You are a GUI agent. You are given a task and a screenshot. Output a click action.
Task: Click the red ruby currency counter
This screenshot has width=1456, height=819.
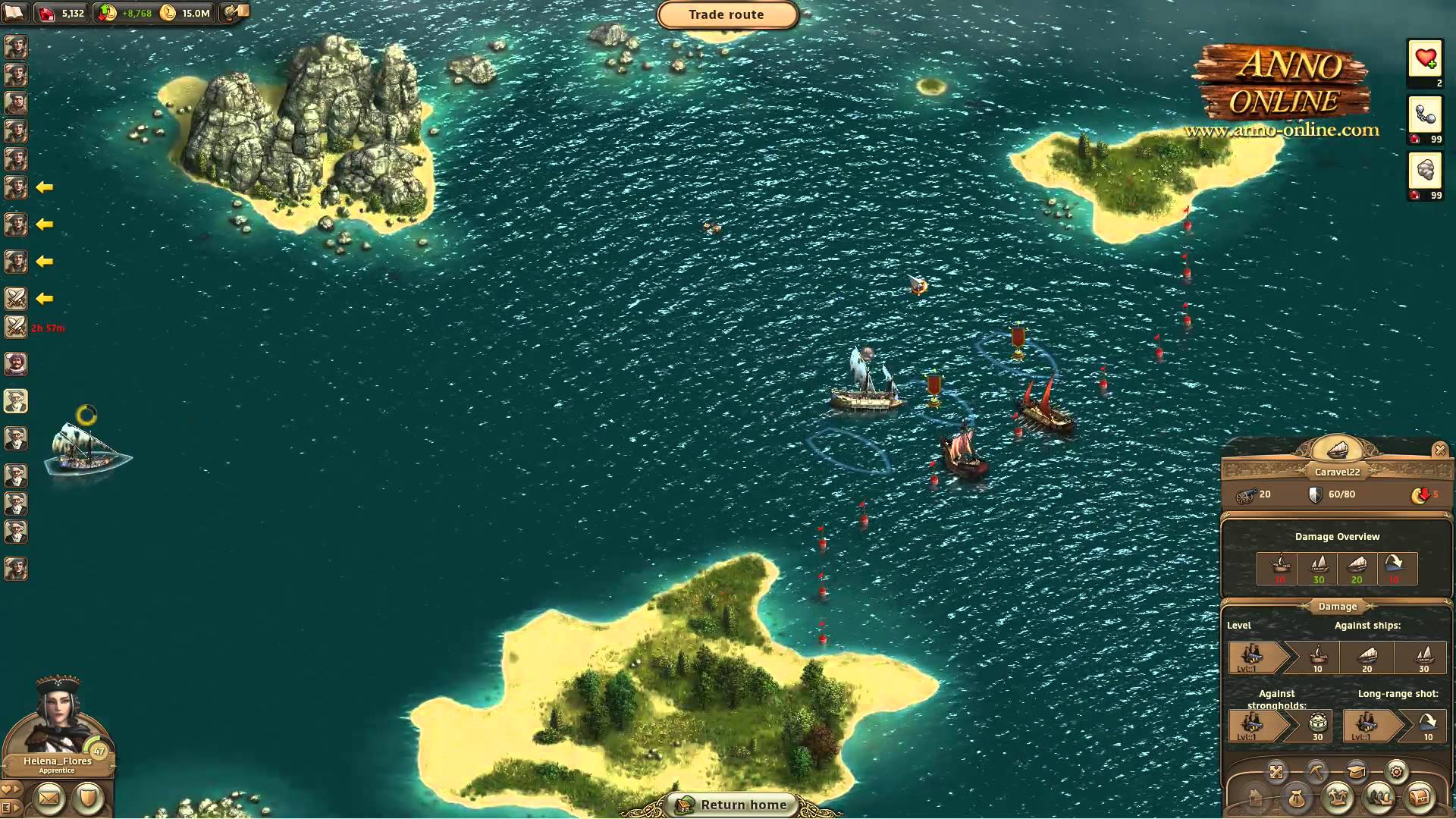tap(62, 13)
